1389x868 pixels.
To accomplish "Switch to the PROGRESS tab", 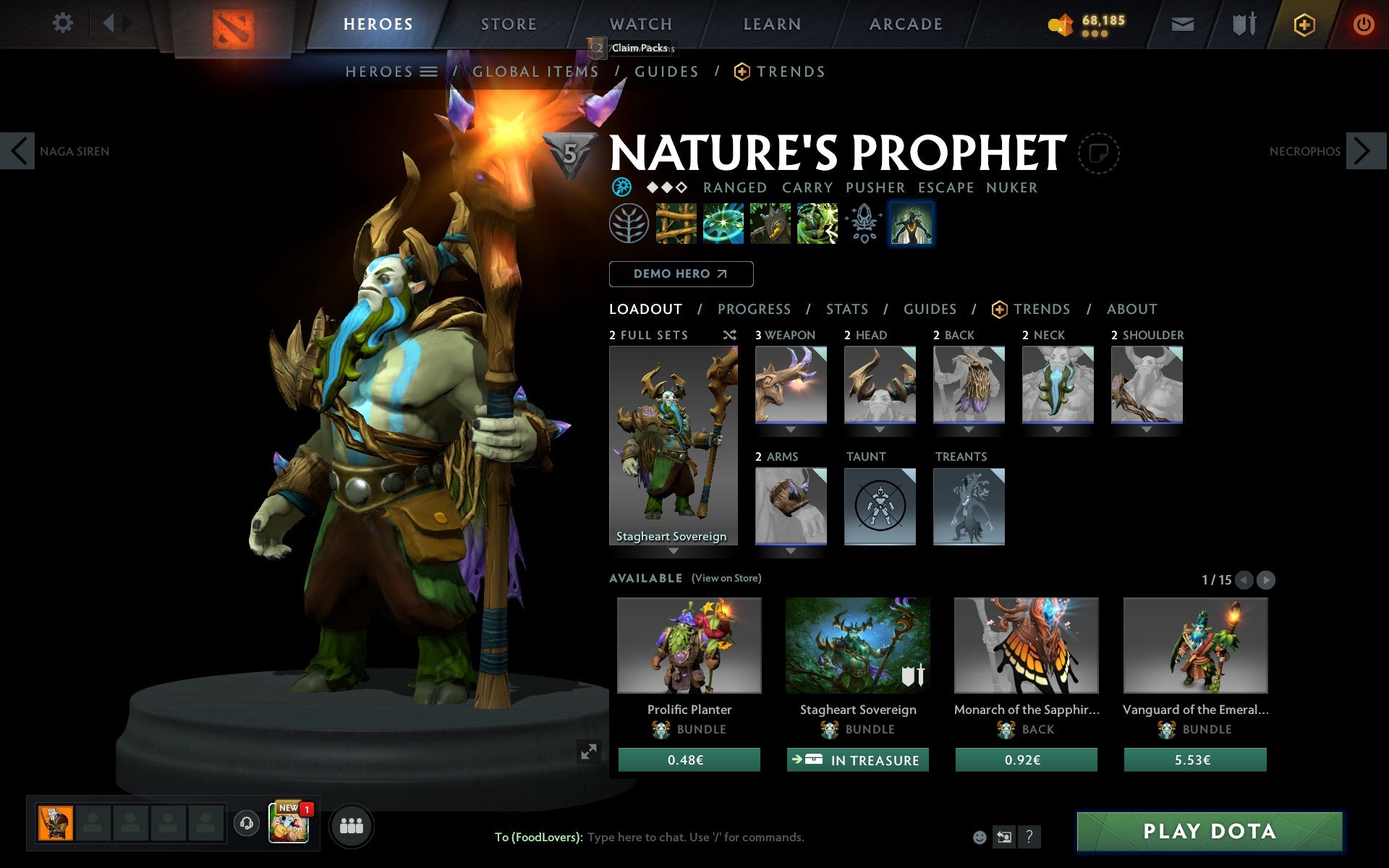I will click(x=754, y=309).
